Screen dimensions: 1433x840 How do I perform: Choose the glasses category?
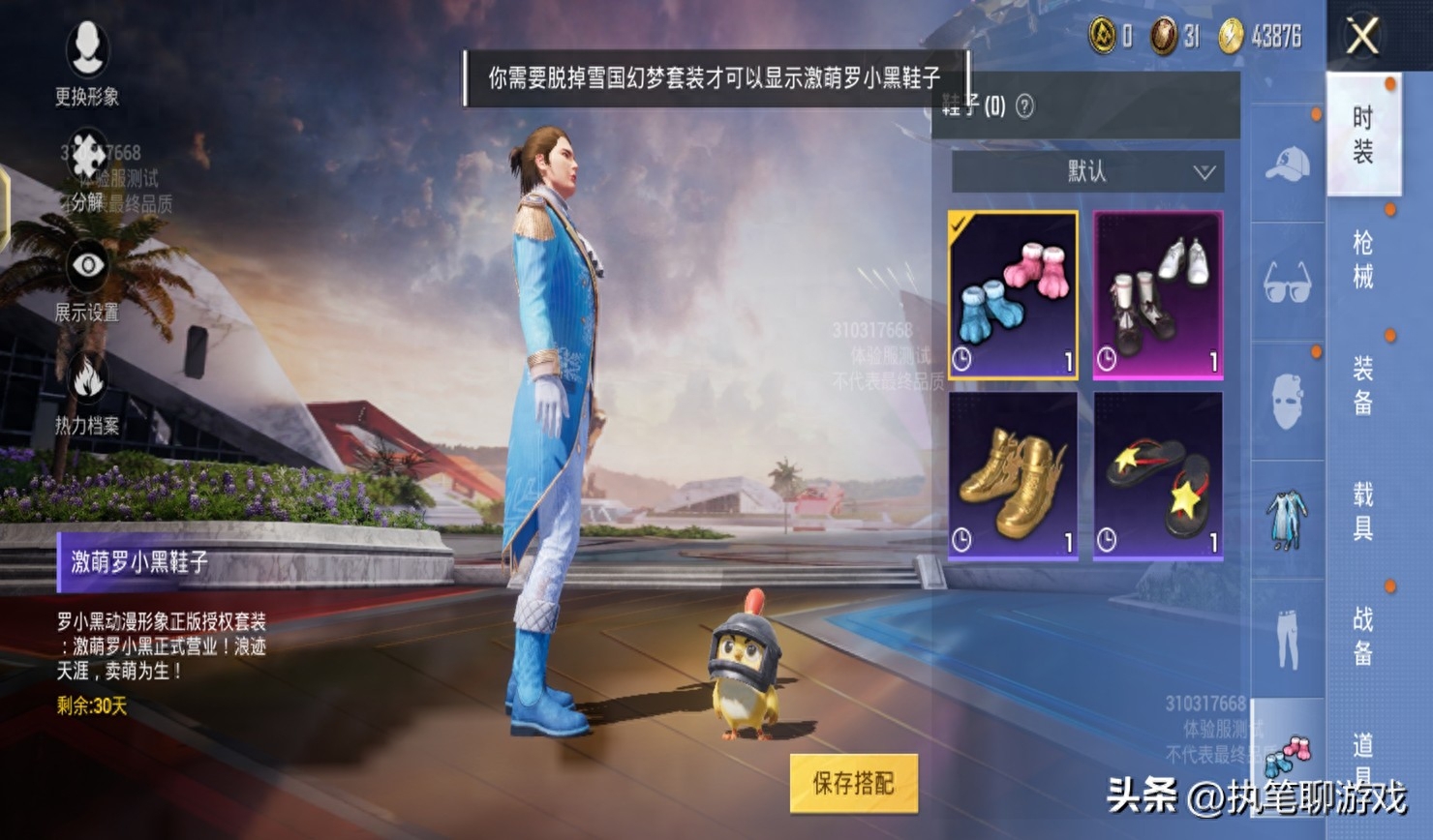[x=1288, y=283]
